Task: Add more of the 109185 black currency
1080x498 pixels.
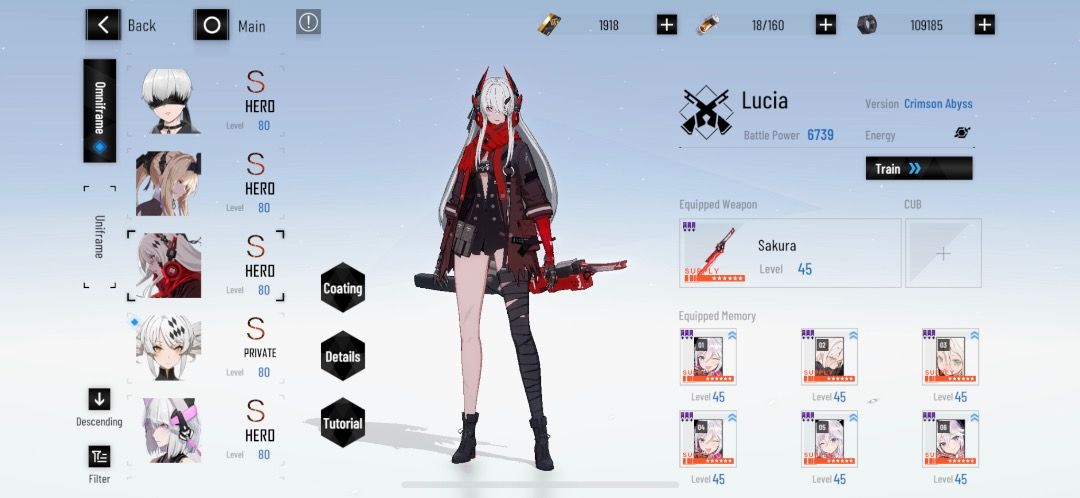Action: (985, 25)
